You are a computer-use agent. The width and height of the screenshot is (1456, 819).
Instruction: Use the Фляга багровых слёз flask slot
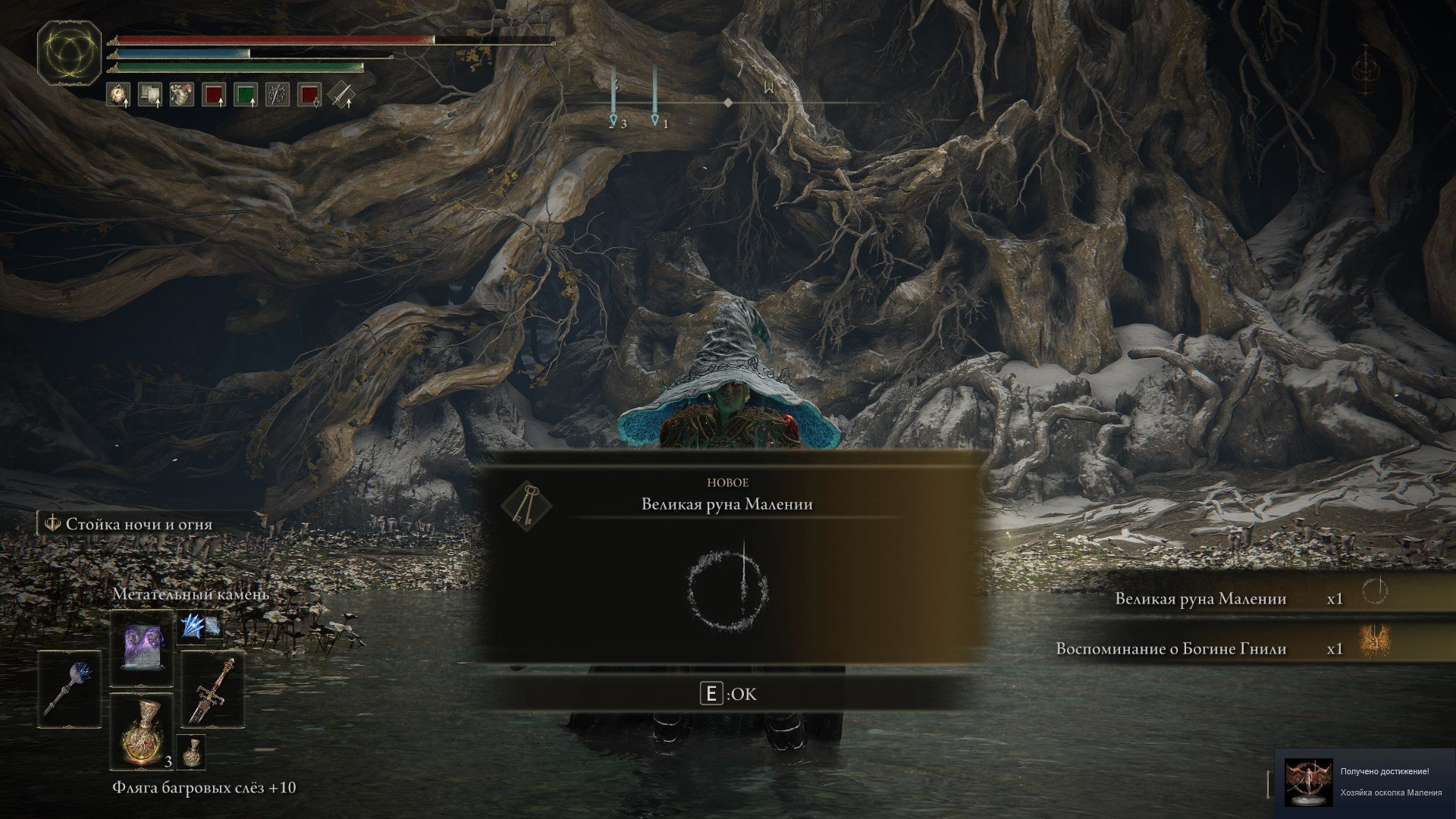click(143, 730)
